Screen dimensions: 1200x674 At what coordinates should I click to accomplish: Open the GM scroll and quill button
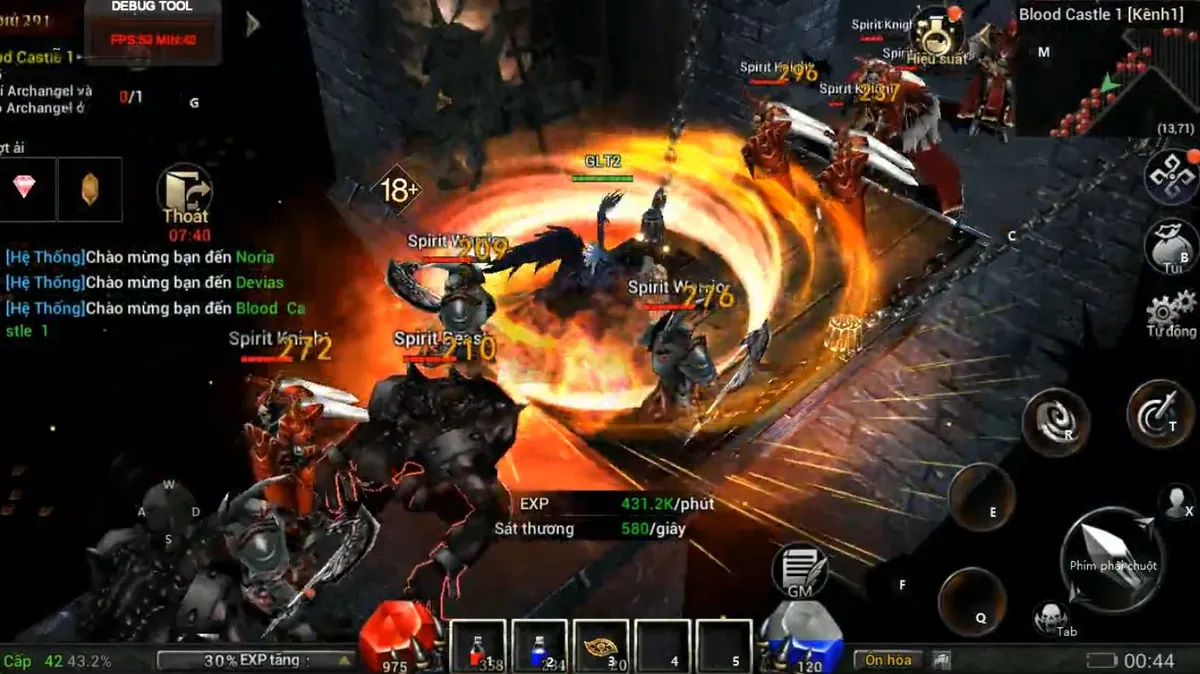pos(799,571)
